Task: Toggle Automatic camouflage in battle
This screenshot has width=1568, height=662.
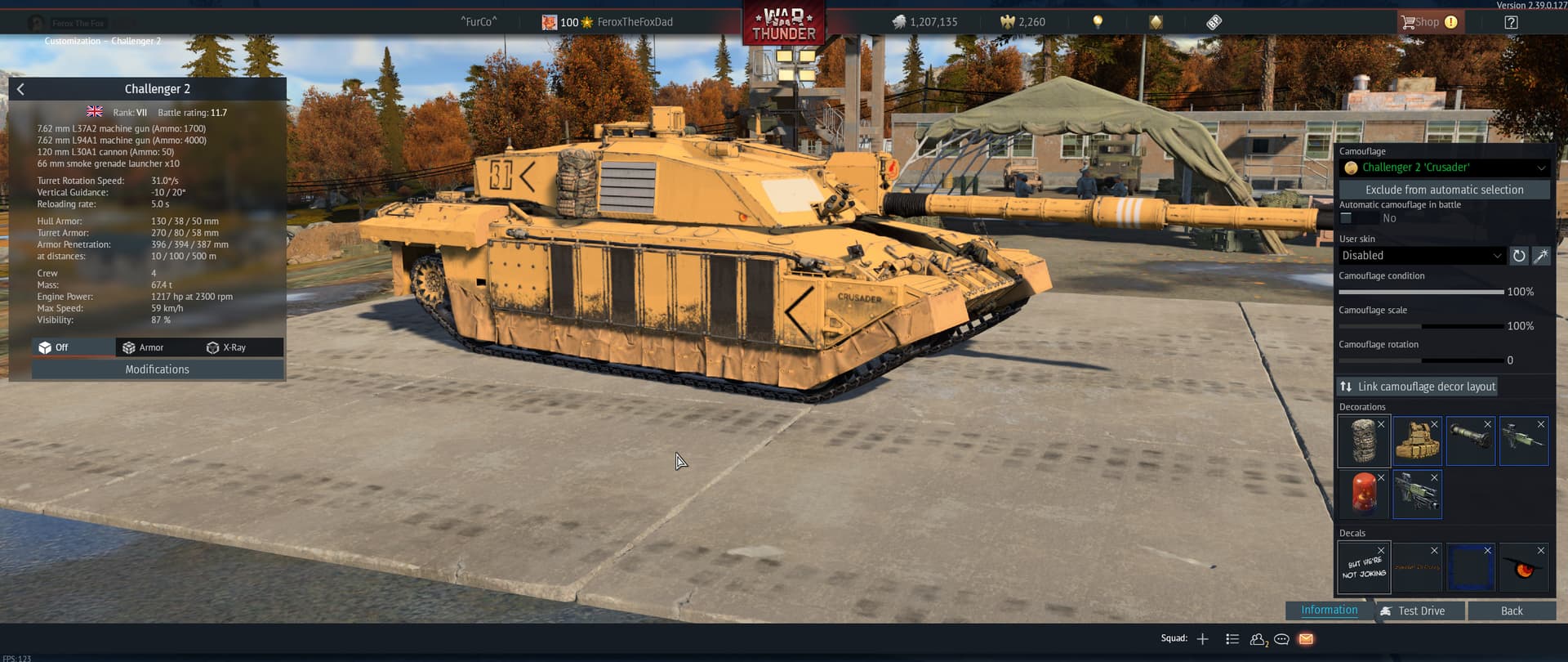Action: point(1344,217)
